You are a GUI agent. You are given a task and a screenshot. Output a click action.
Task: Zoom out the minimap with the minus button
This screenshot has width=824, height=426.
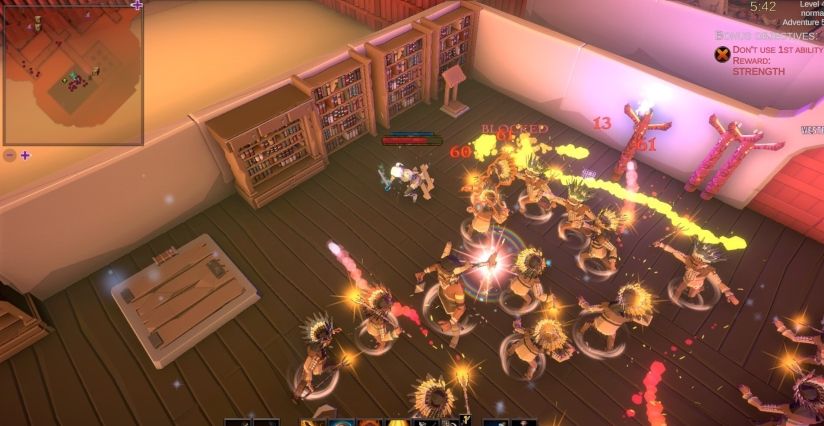tap(10, 155)
